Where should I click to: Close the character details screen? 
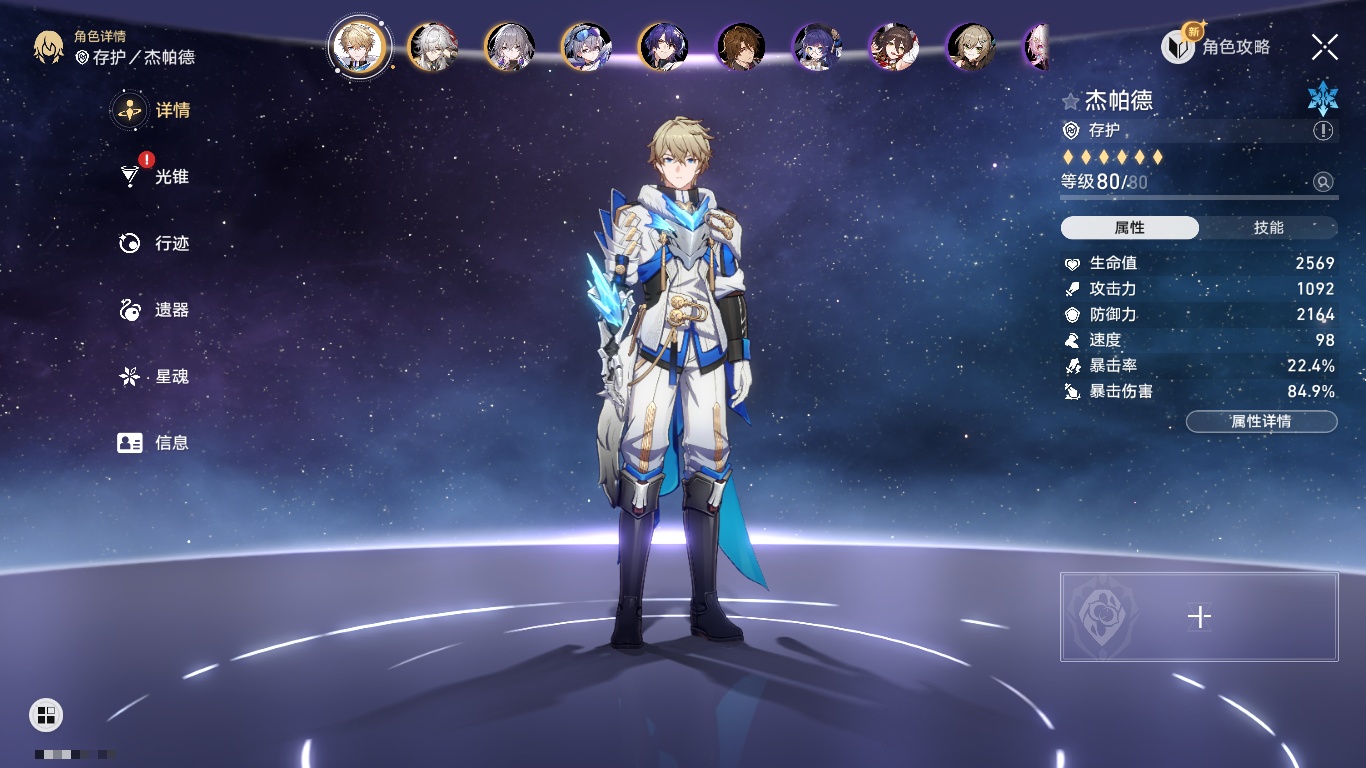click(x=1325, y=47)
